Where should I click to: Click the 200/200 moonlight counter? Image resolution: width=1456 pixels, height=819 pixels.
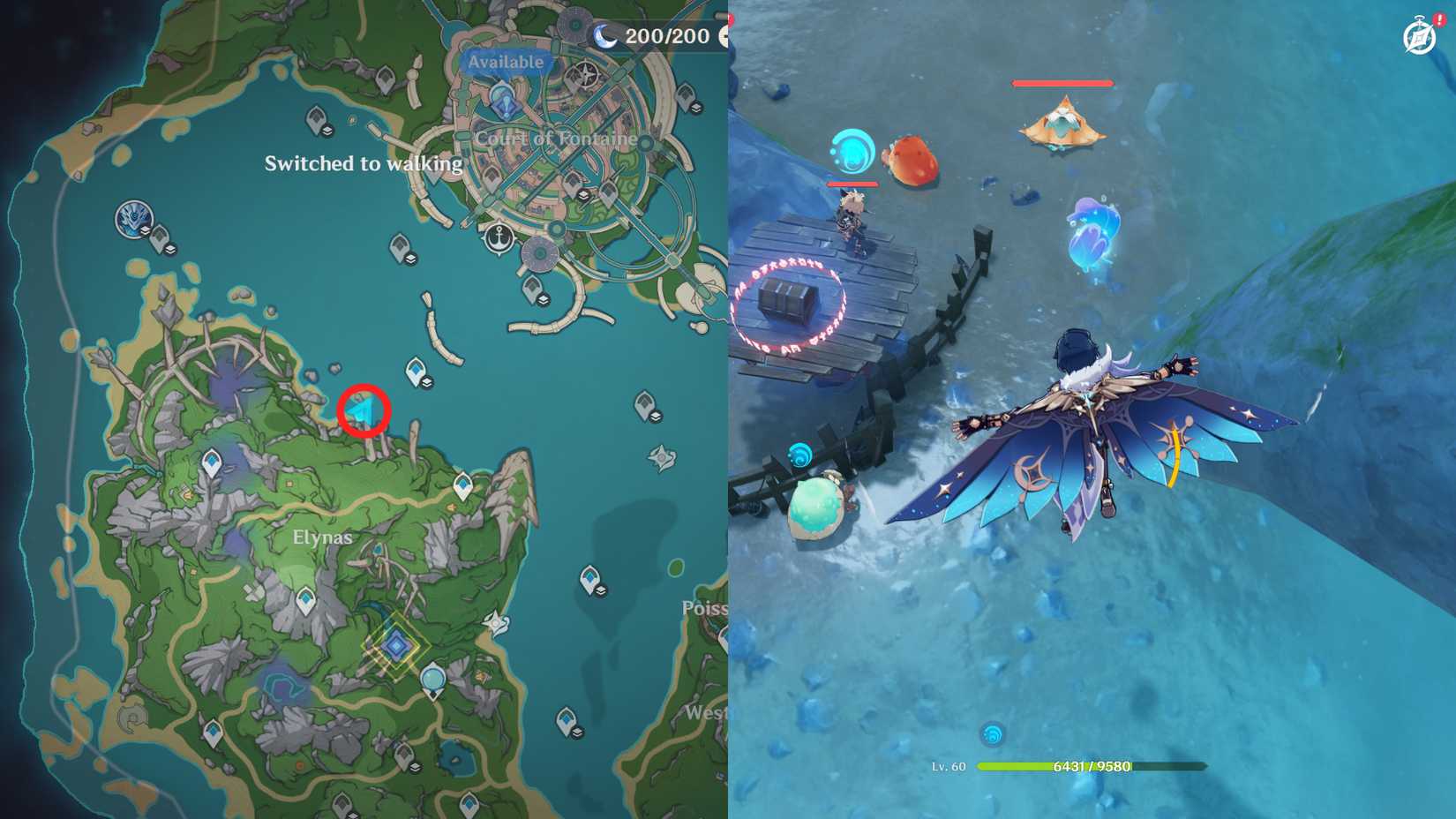tap(667, 36)
